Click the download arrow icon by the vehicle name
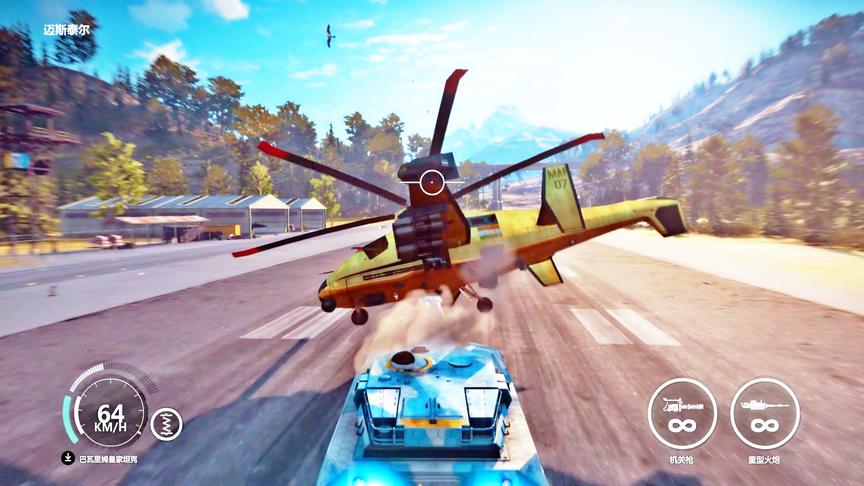Image resolution: width=864 pixels, height=486 pixels. click(68, 459)
